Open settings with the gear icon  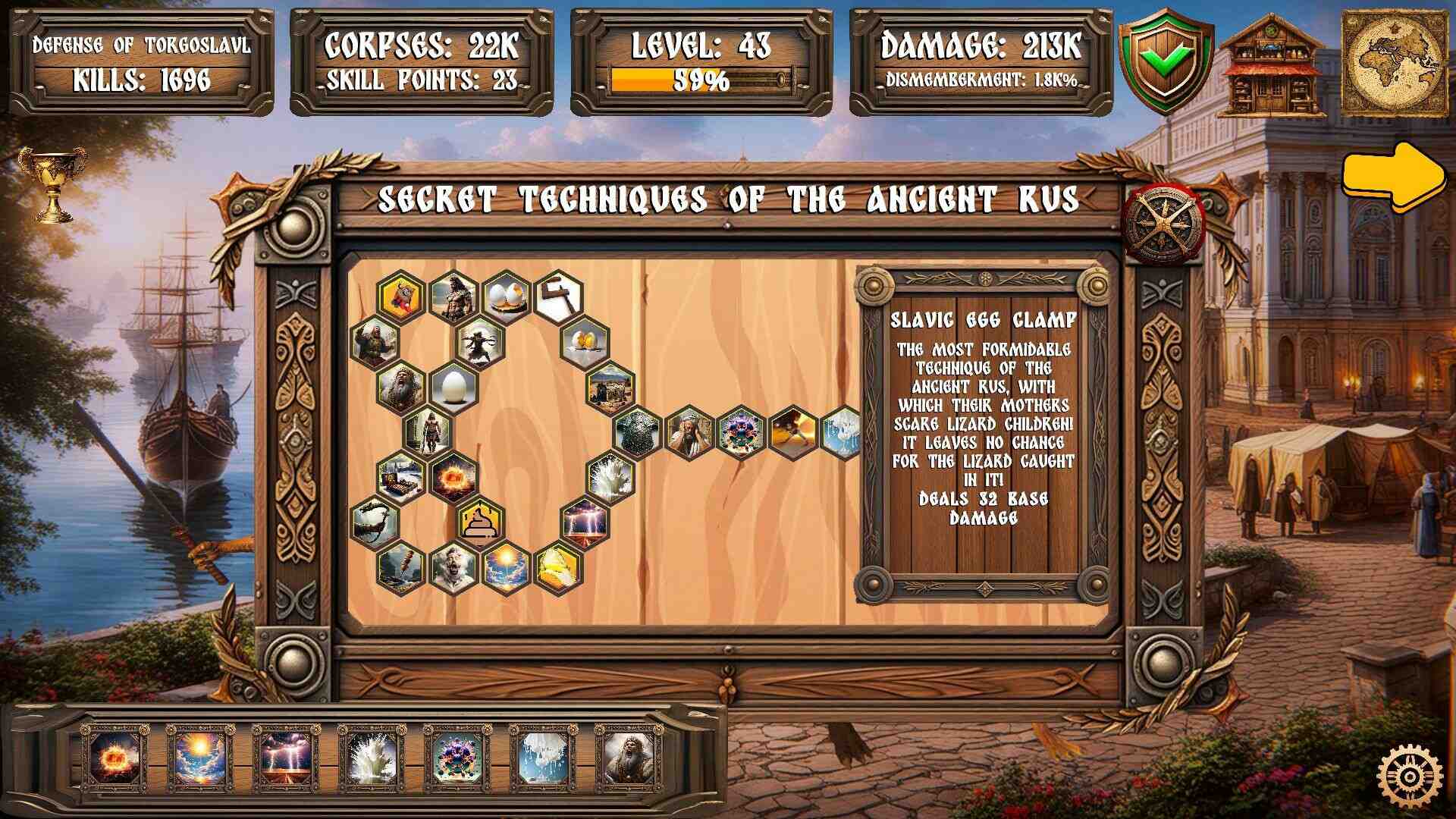tap(1409, 777)
